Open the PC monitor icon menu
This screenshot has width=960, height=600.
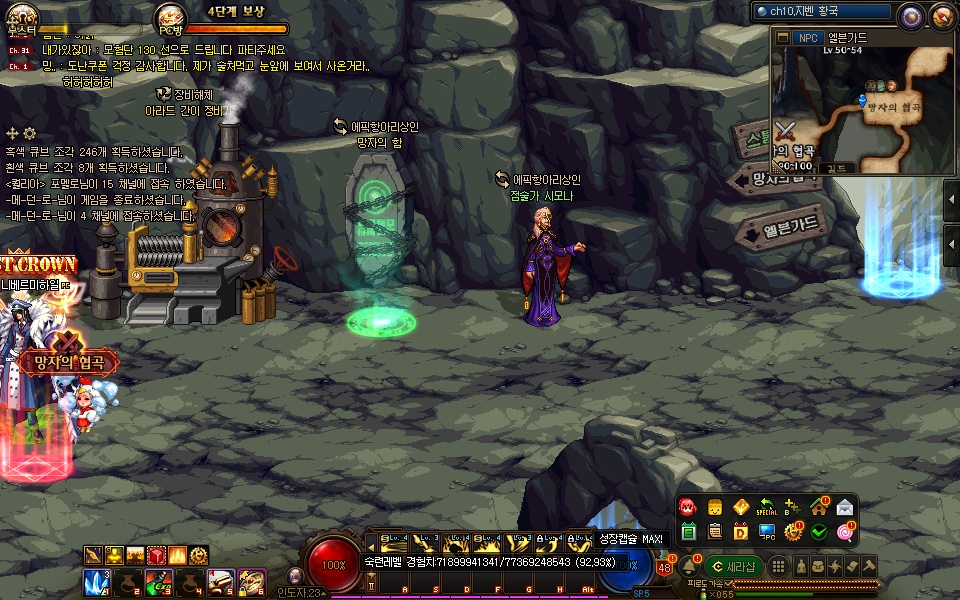[767, 532]
